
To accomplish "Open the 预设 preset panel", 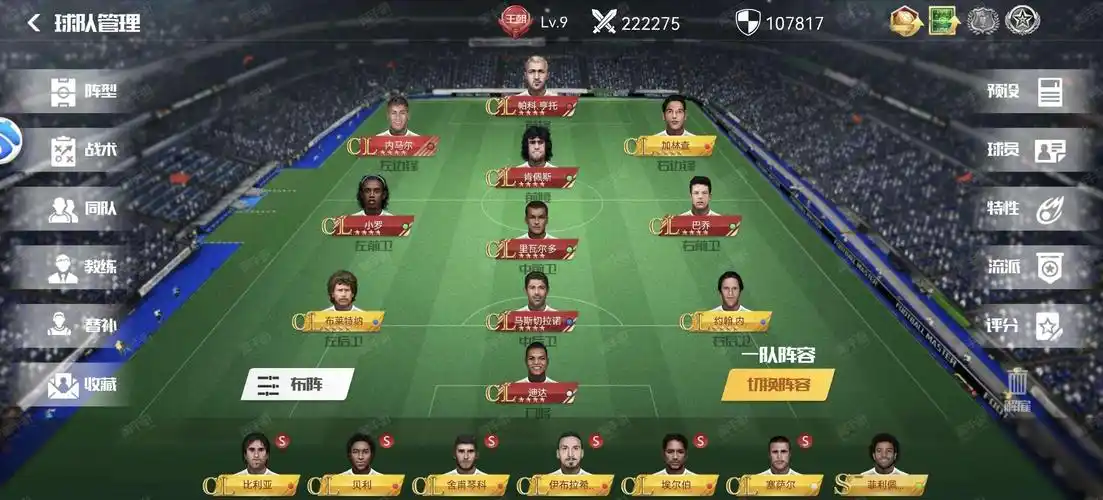I will (x=1025, y=92).
